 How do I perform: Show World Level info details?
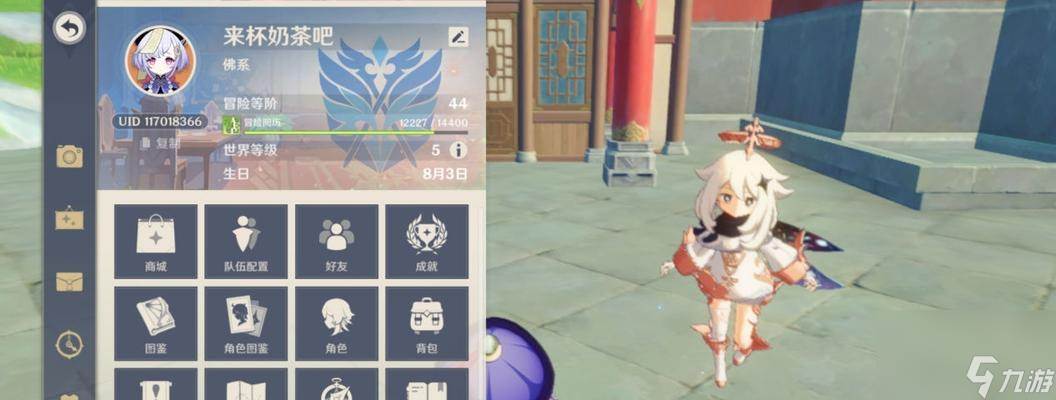[x=459, y=150]
